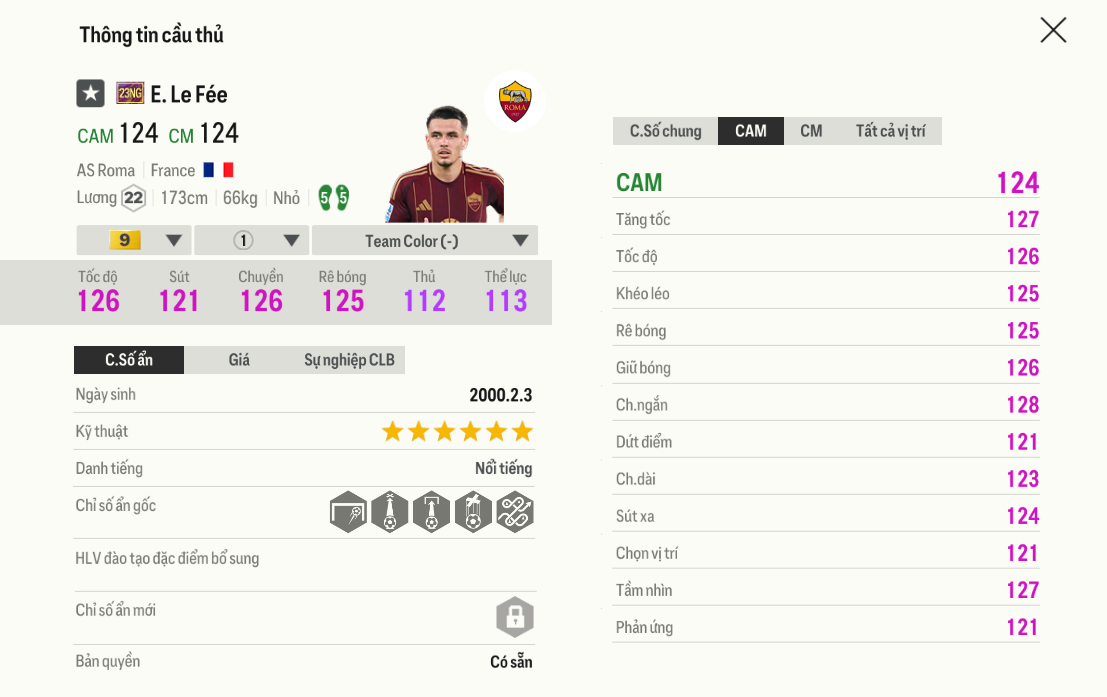Show the Tất cả vị trí tab
This screenshot has height=697, width=1107.
890,131
